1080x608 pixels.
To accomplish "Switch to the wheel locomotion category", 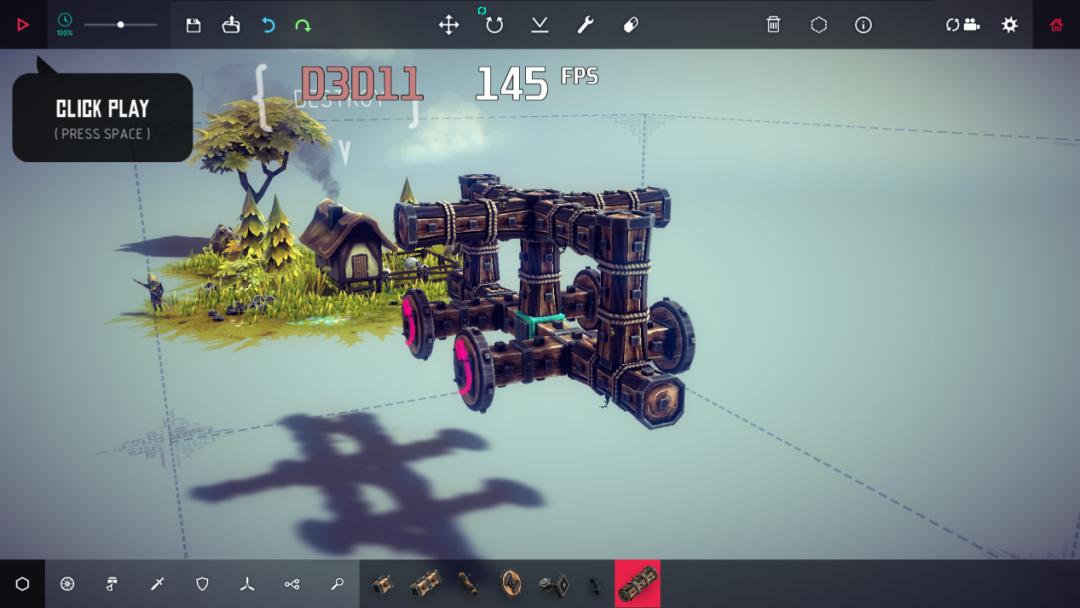I will (x=67, y=584).
